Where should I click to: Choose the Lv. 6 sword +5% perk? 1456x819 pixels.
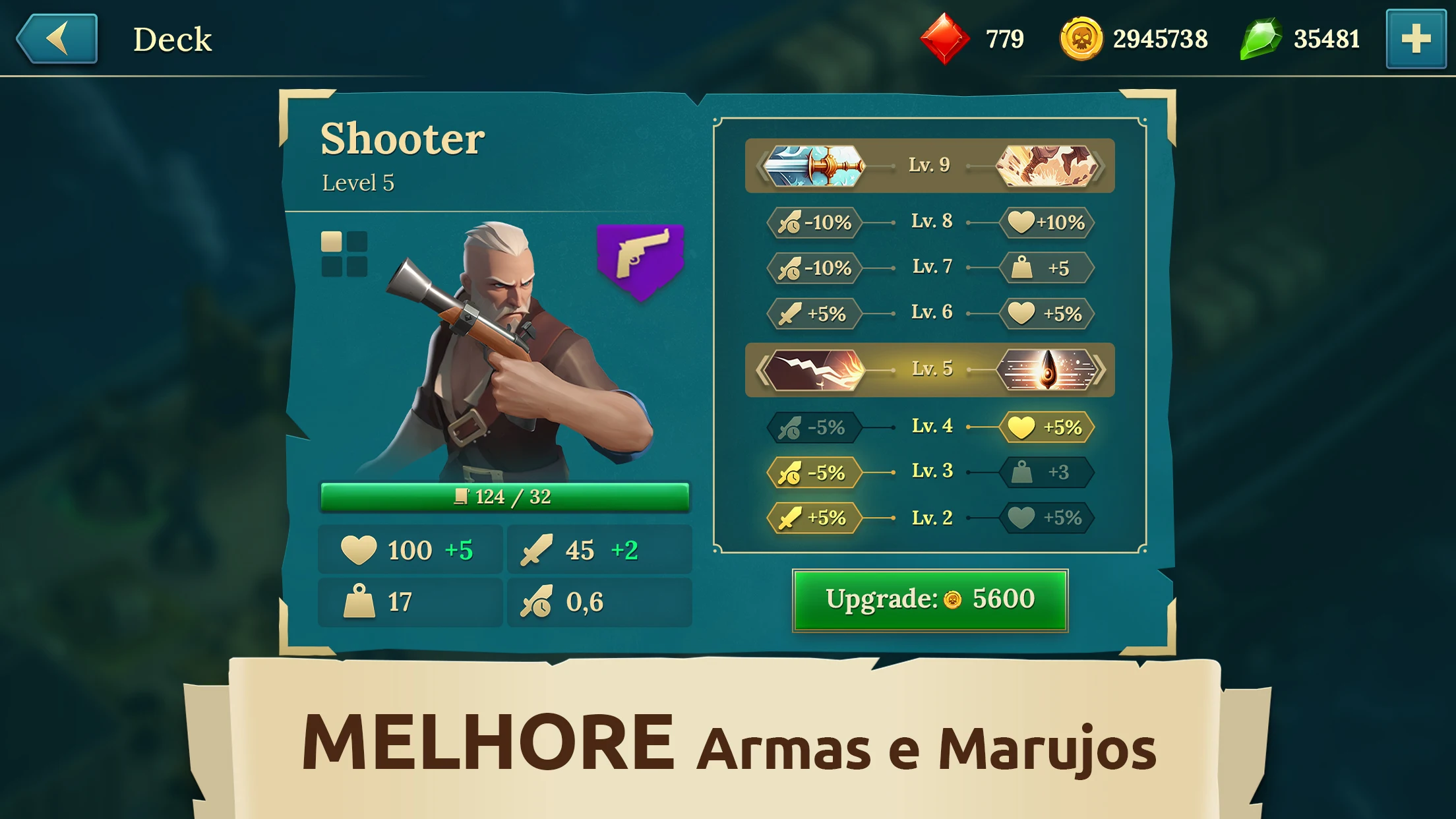tap(815, 313)
